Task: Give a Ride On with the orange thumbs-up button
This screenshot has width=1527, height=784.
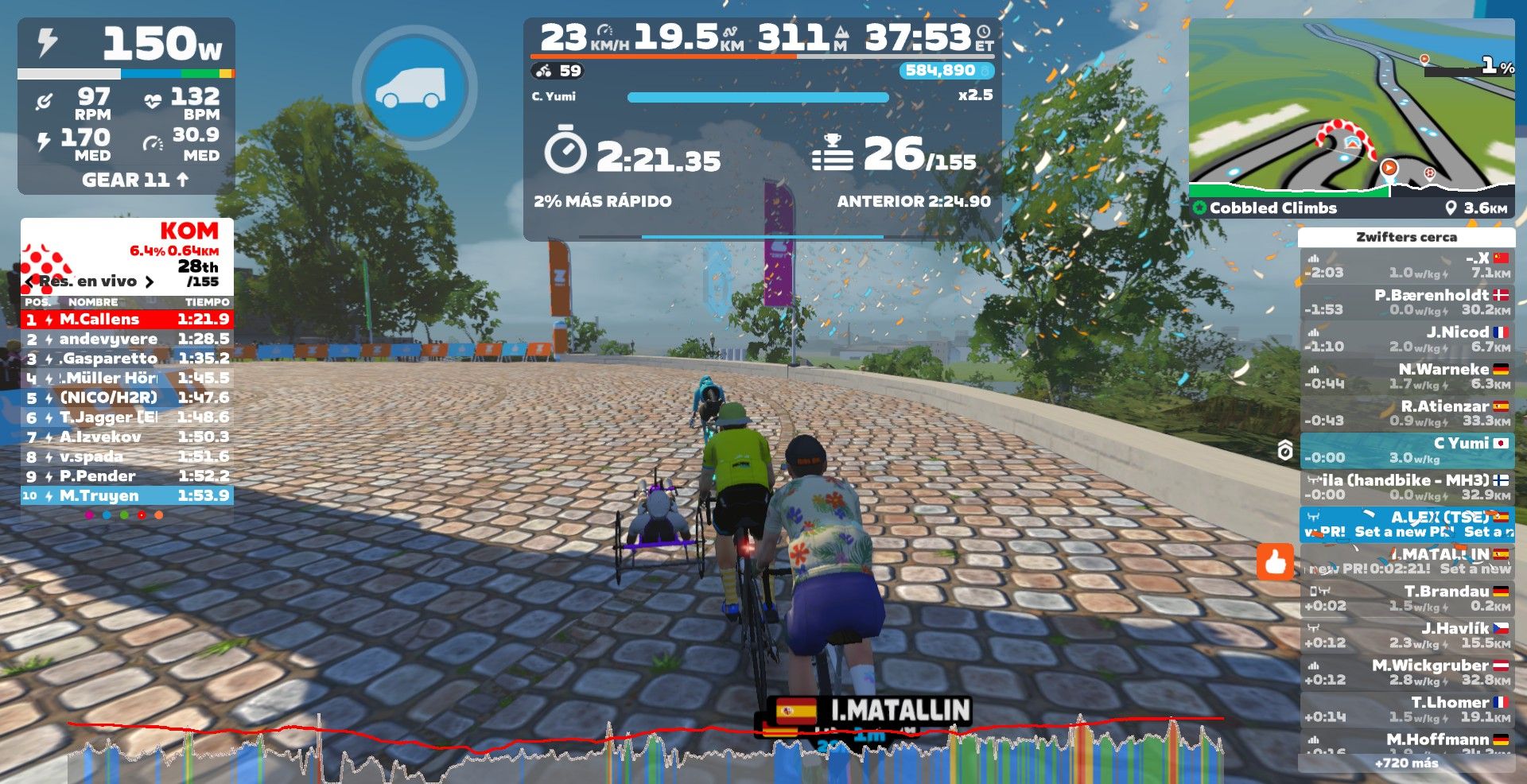Action: [x=1275, y=562]
